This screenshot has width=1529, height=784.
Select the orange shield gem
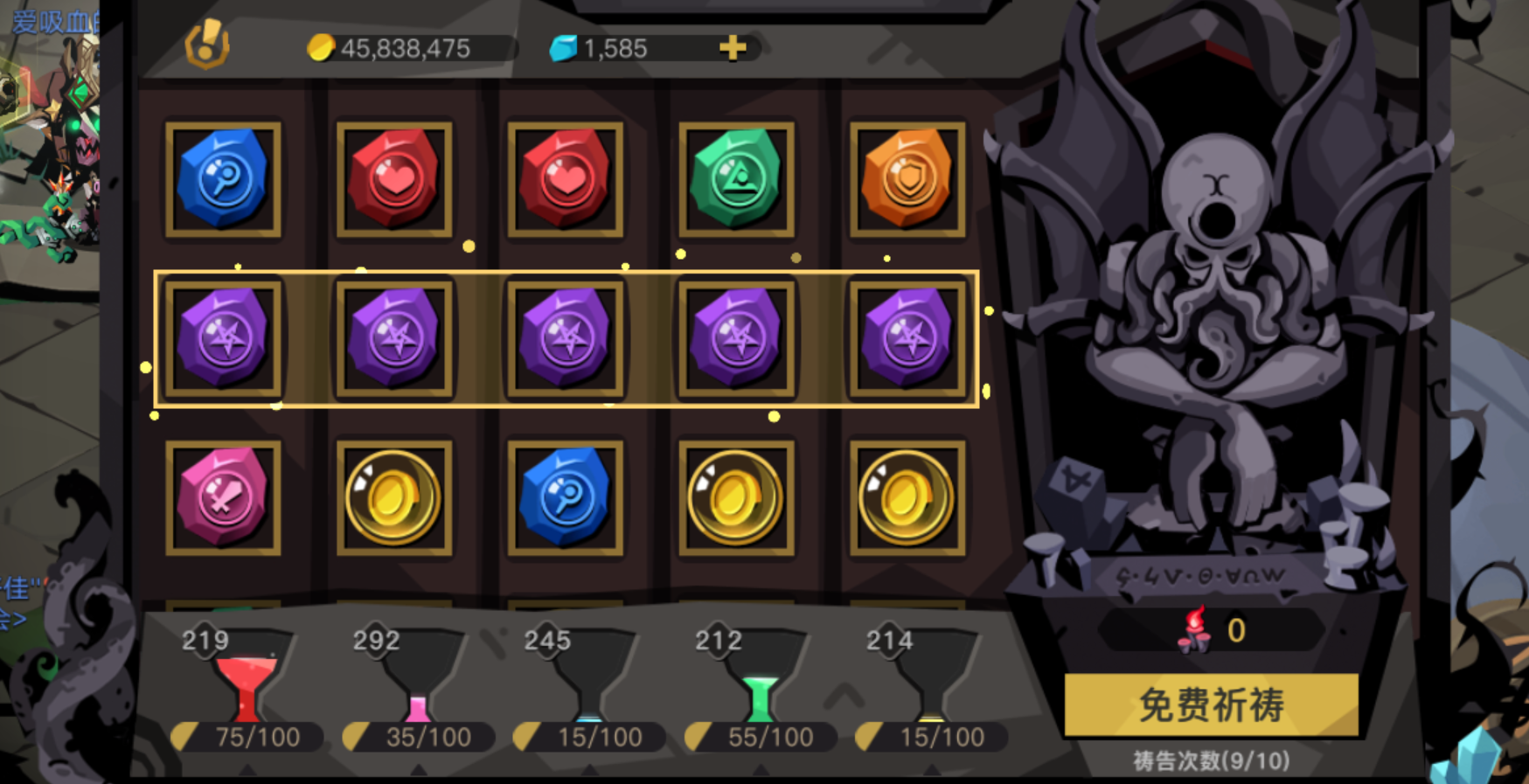[906, 181]
